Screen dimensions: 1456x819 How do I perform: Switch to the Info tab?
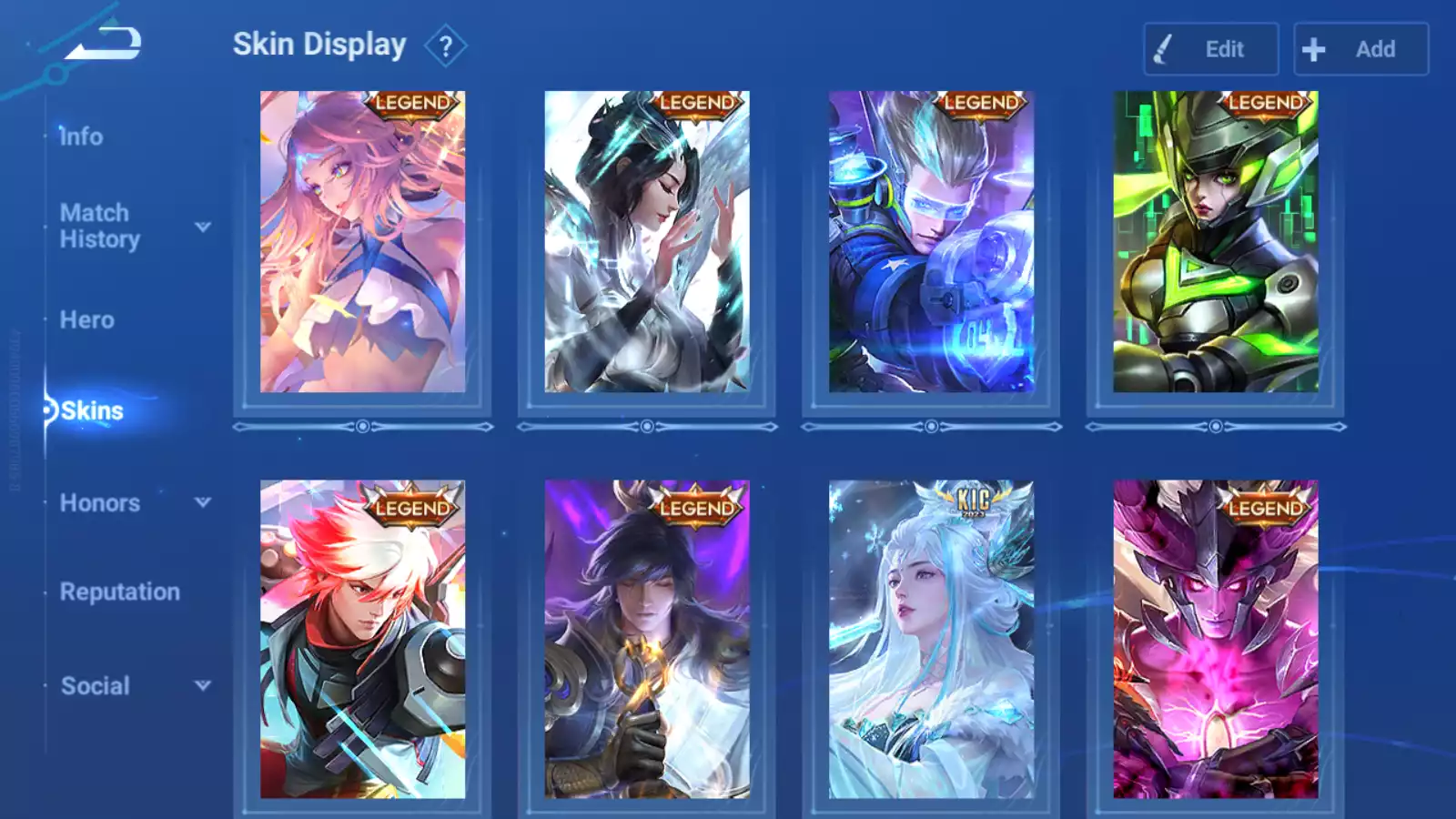(81, 136)
